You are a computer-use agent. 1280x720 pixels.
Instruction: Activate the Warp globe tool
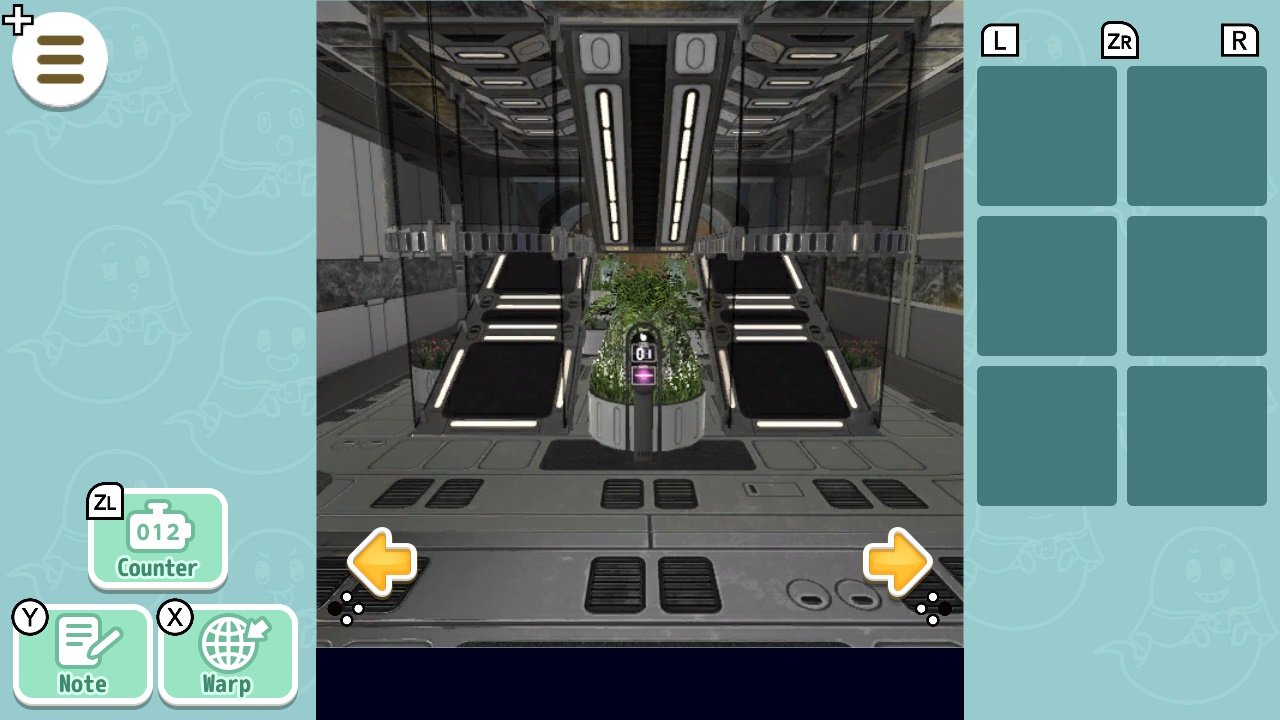228,654
